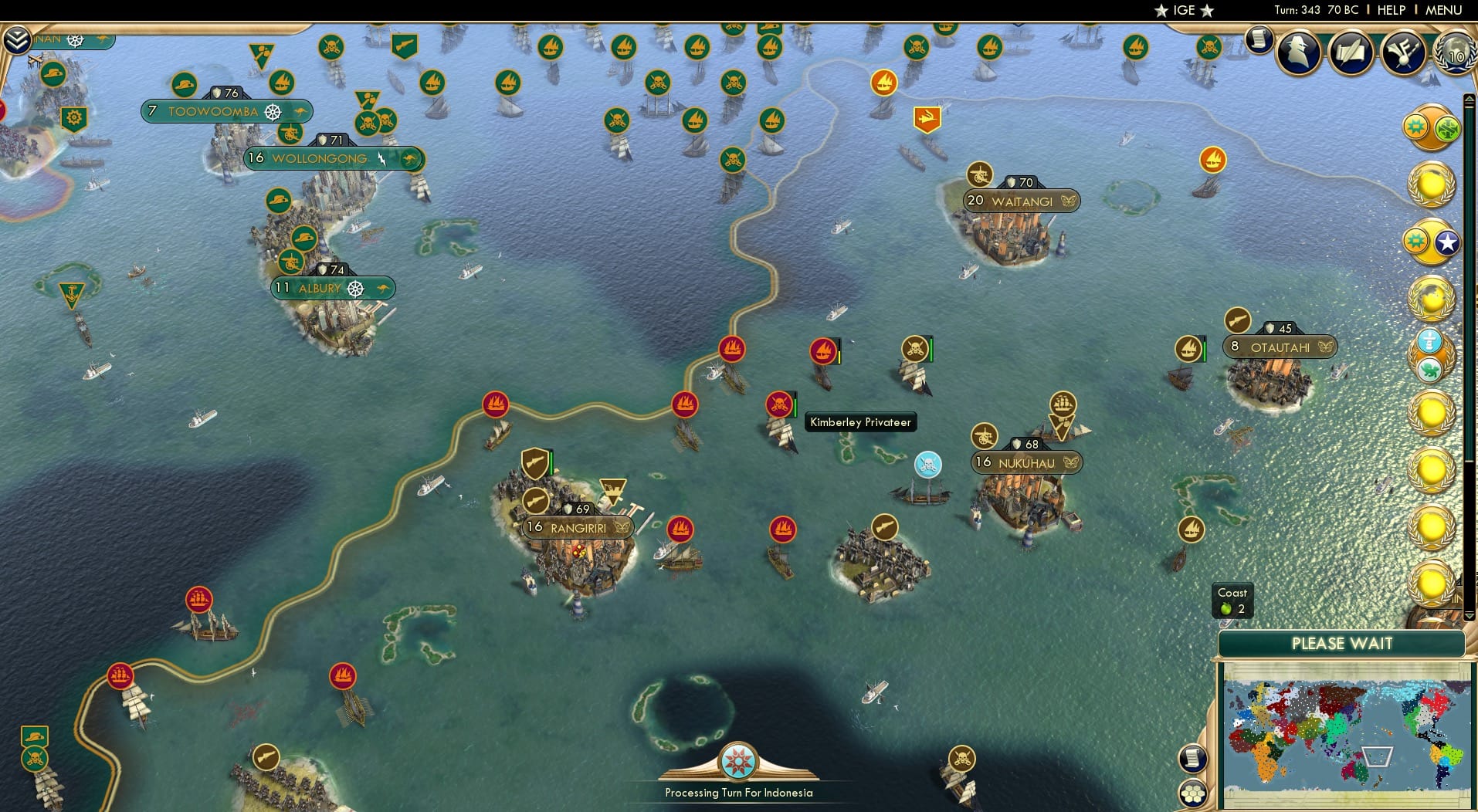Click the scroll icon left of the minimap
This screenshot has width=1478, height=812.
click(x=1192, y=758)
